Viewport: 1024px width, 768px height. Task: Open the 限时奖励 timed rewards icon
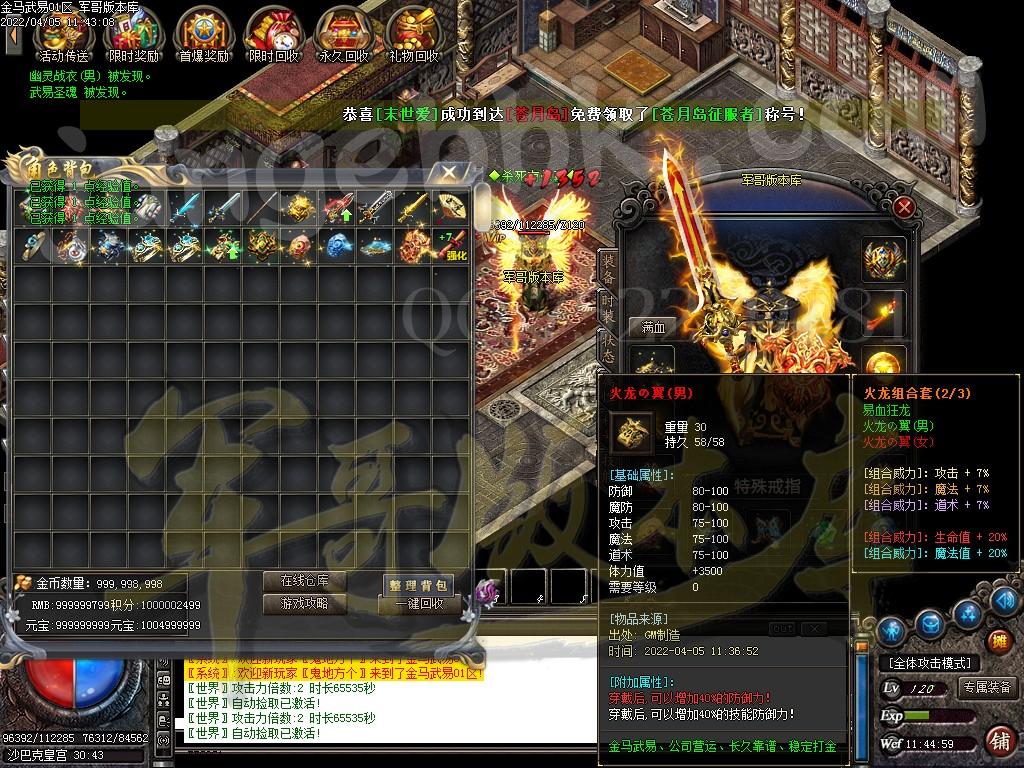coord(133,36)
